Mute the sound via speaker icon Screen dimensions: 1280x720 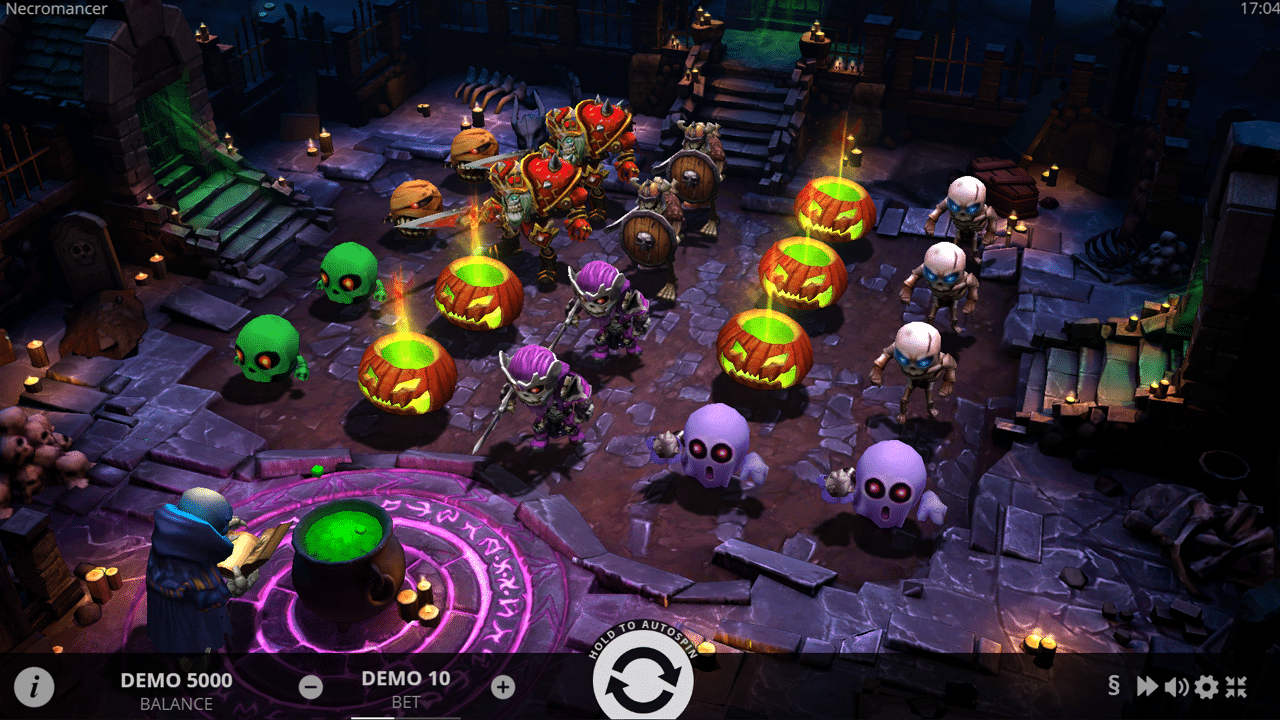tap(1176, 686)
